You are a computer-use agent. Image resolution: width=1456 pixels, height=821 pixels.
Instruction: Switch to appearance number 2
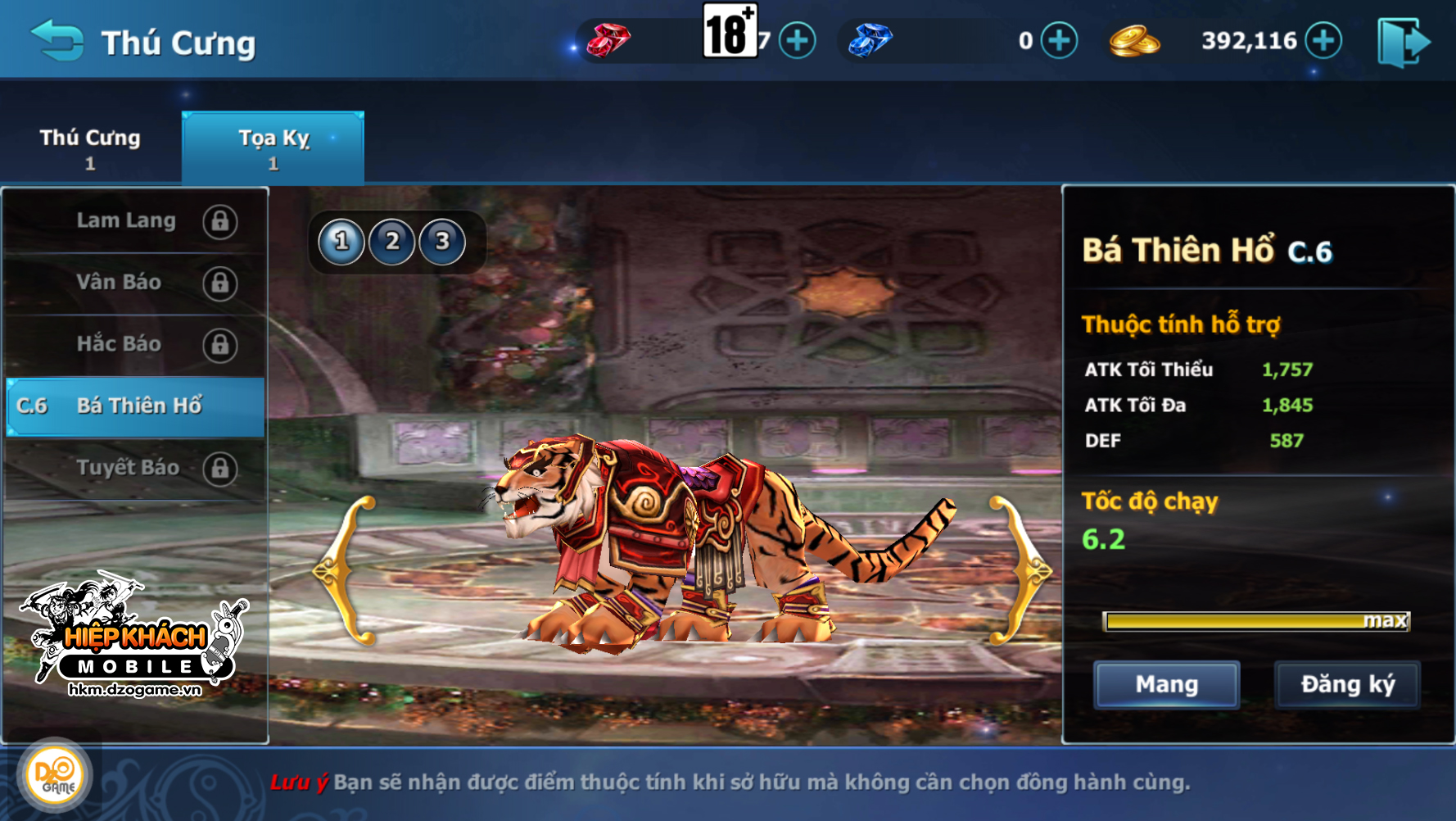[x=392, y=242]
